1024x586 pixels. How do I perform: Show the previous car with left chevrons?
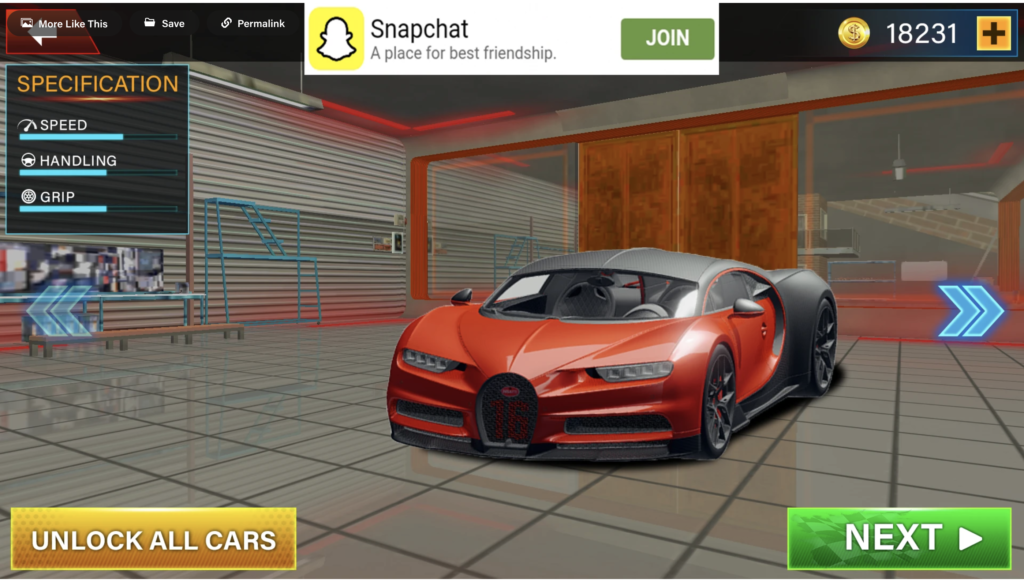pos(58,311)
